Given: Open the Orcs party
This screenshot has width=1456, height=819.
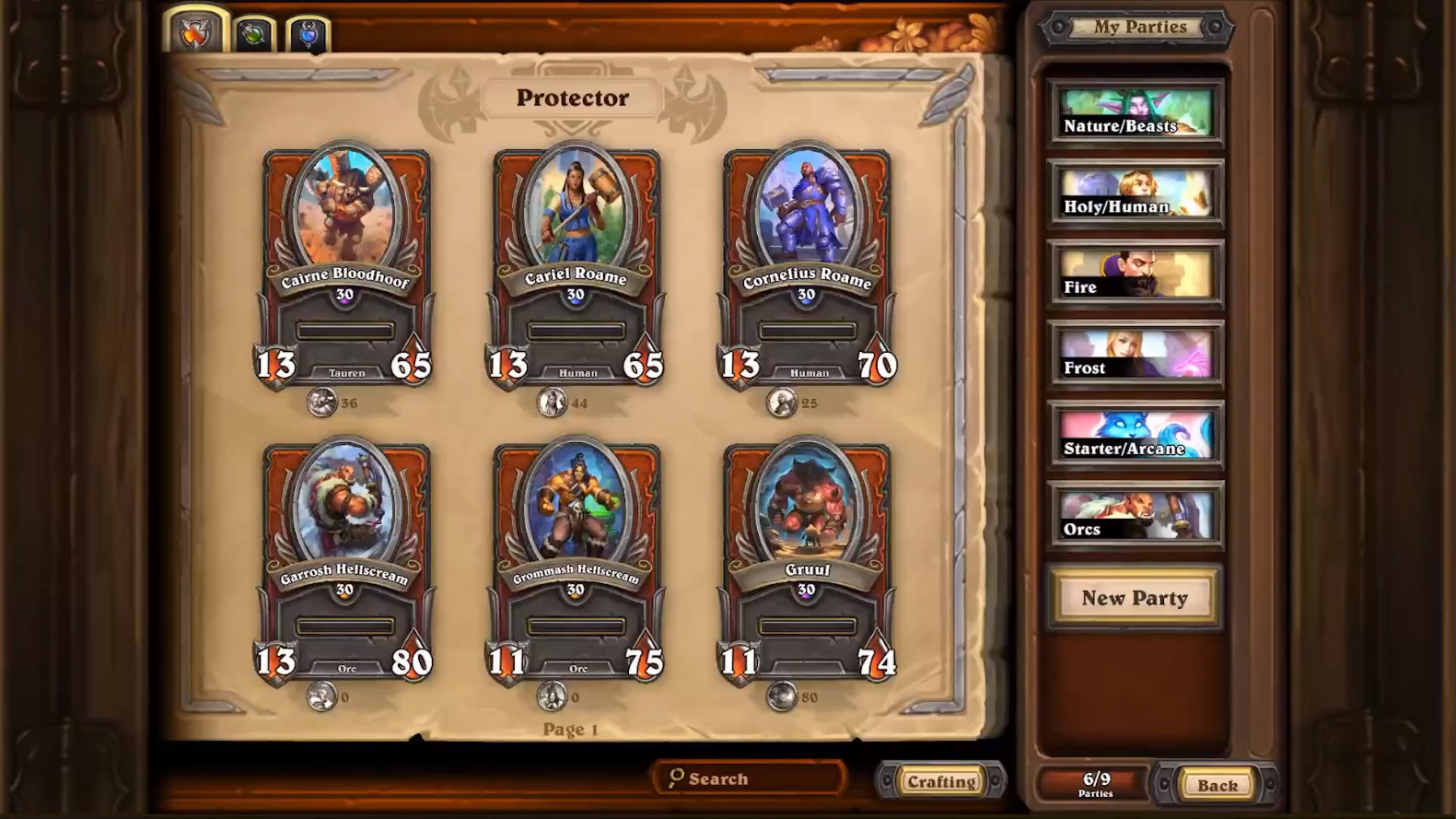Looking at the screenshot, I should [x=1136, y=516].
